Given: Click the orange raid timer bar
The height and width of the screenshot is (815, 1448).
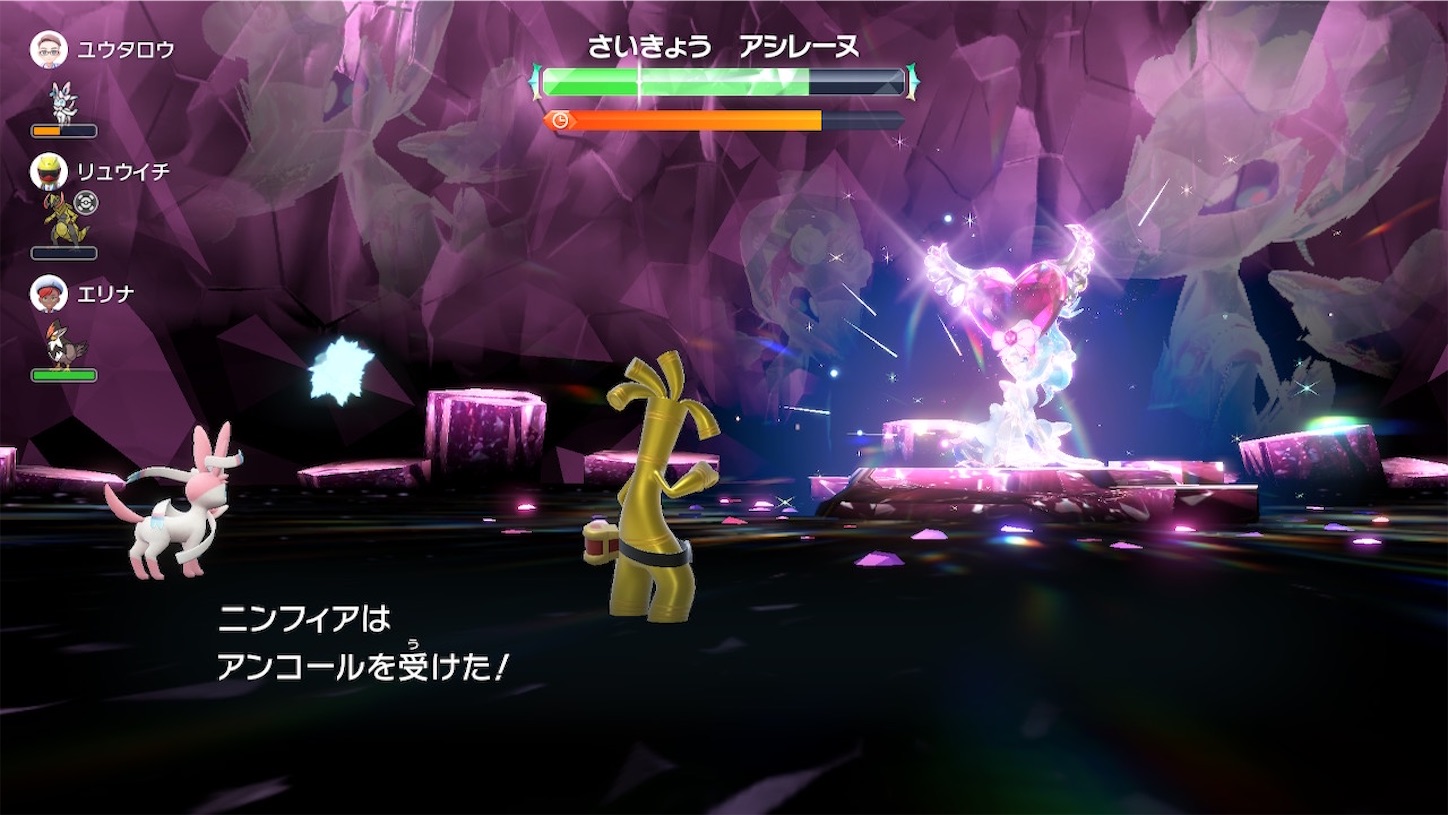Looking at the screenshot, I should click(x=700, y=120).
